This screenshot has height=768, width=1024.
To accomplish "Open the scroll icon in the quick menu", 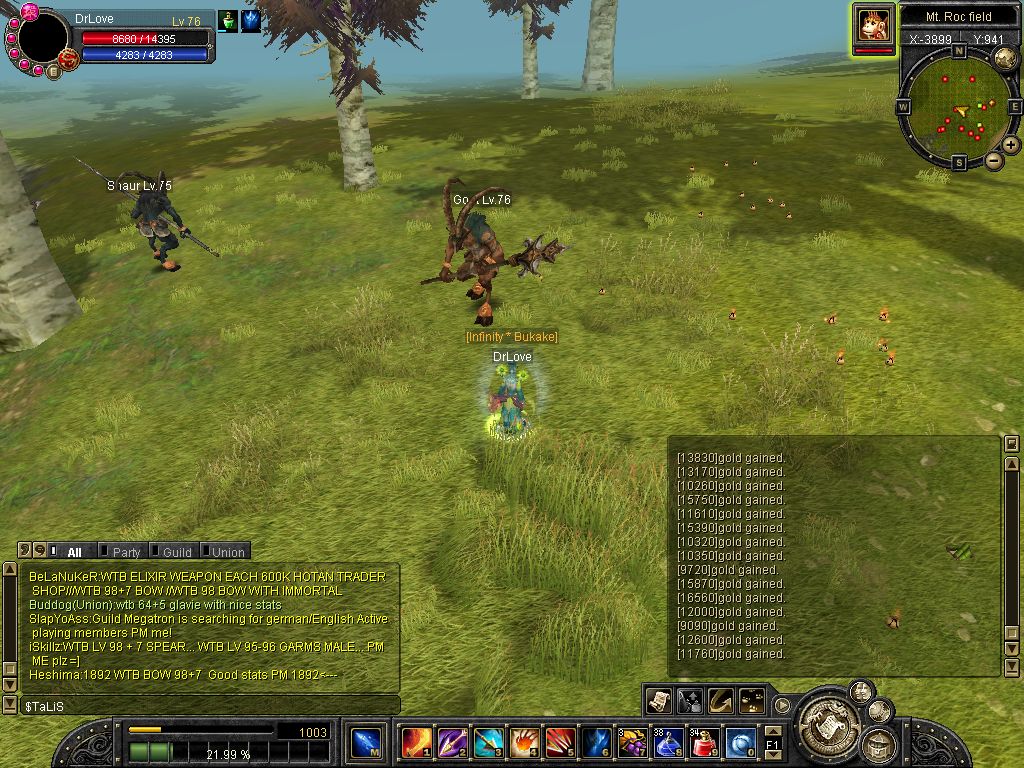I will [x=658, y=700].
